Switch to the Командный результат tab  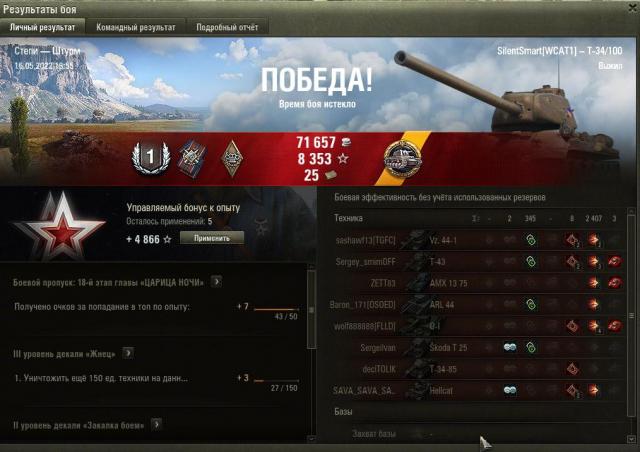click(136, 28)
